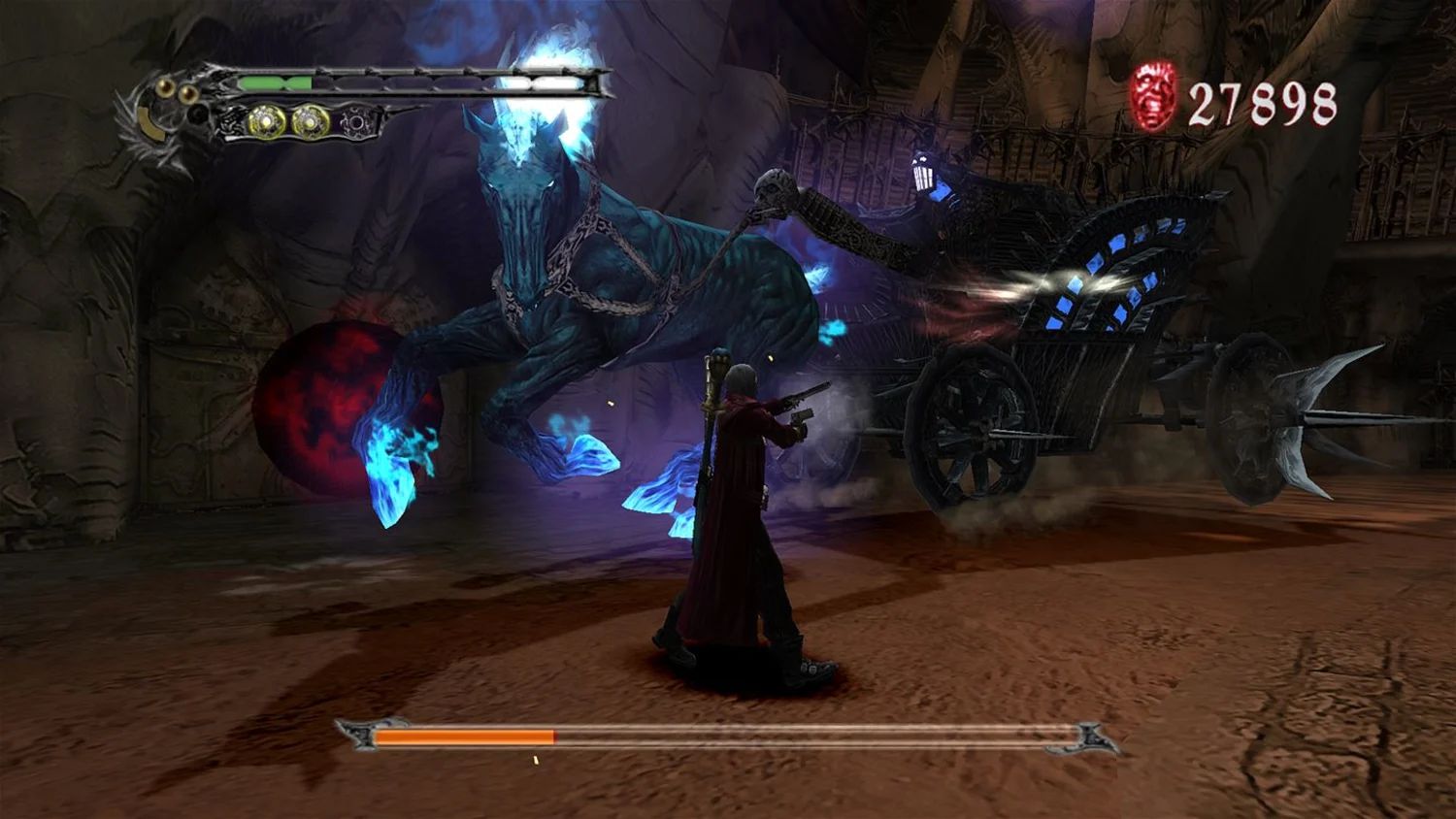The width and height of the screenshot is (1456, 819).
Task: Select the second gold orb icon
Action: pos(311,121)
